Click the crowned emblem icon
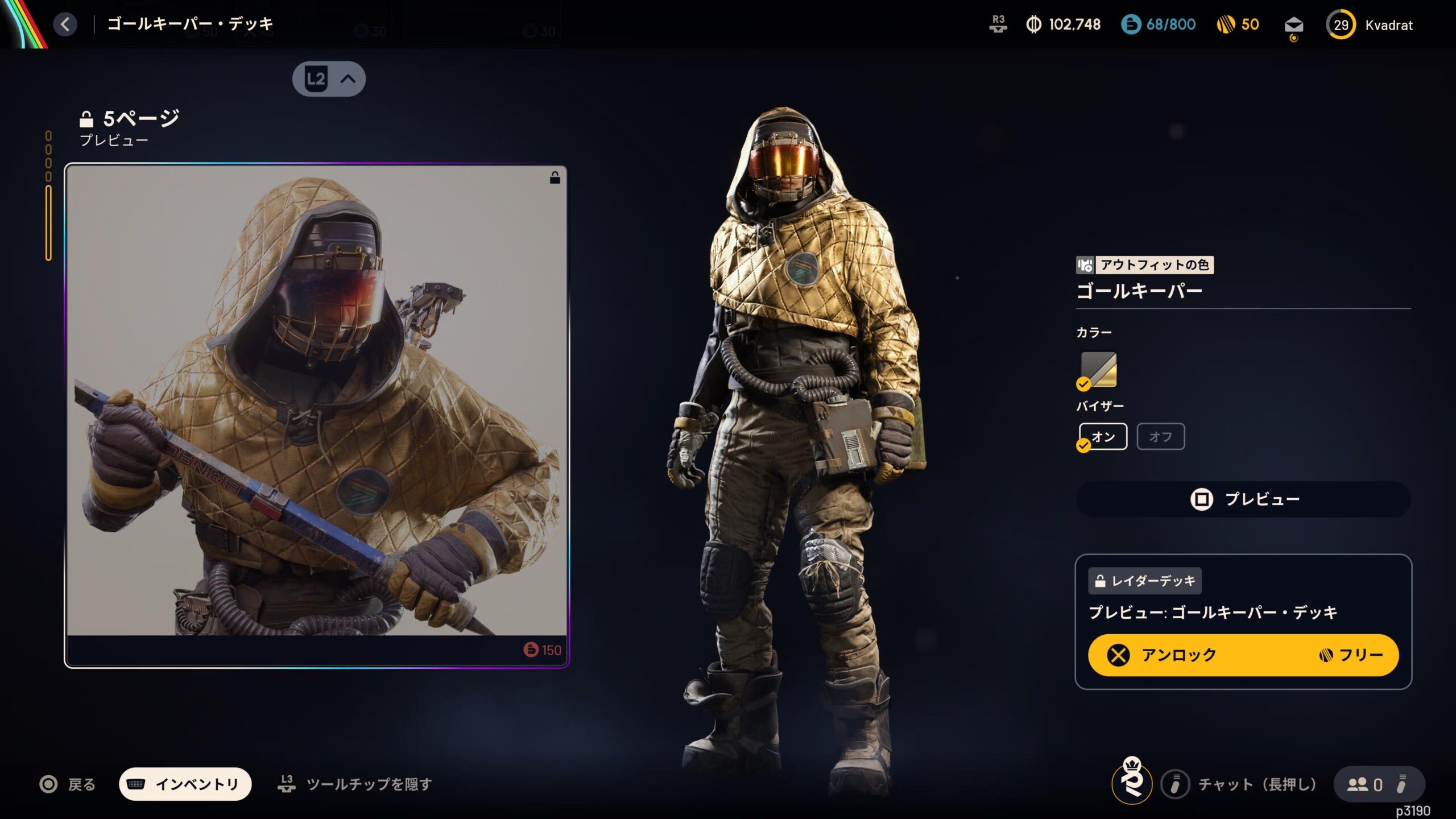 (x=1132, y=781)
